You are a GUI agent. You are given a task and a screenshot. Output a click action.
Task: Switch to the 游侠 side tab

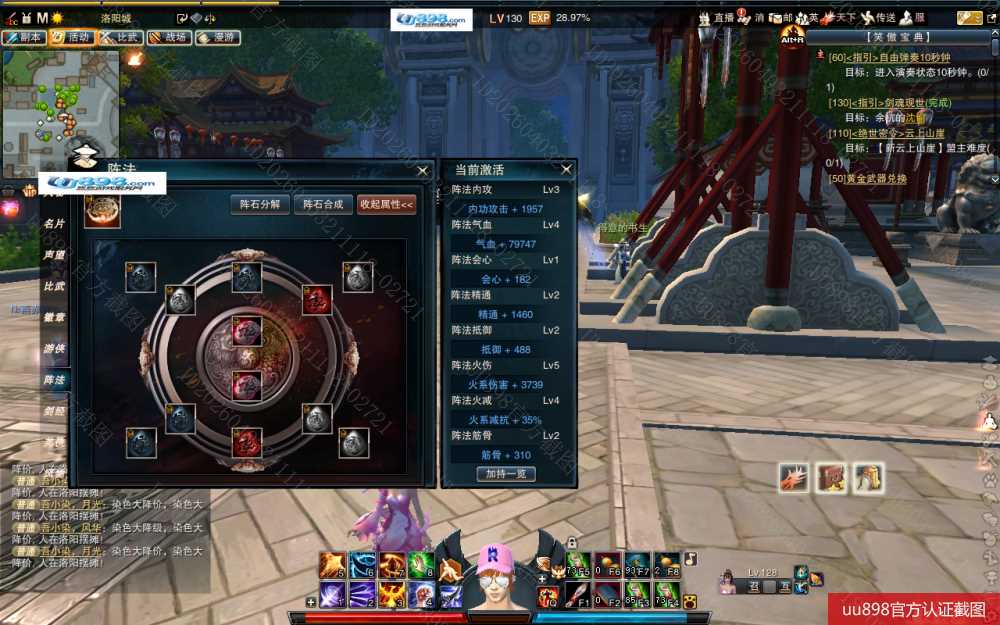point(54,349)
